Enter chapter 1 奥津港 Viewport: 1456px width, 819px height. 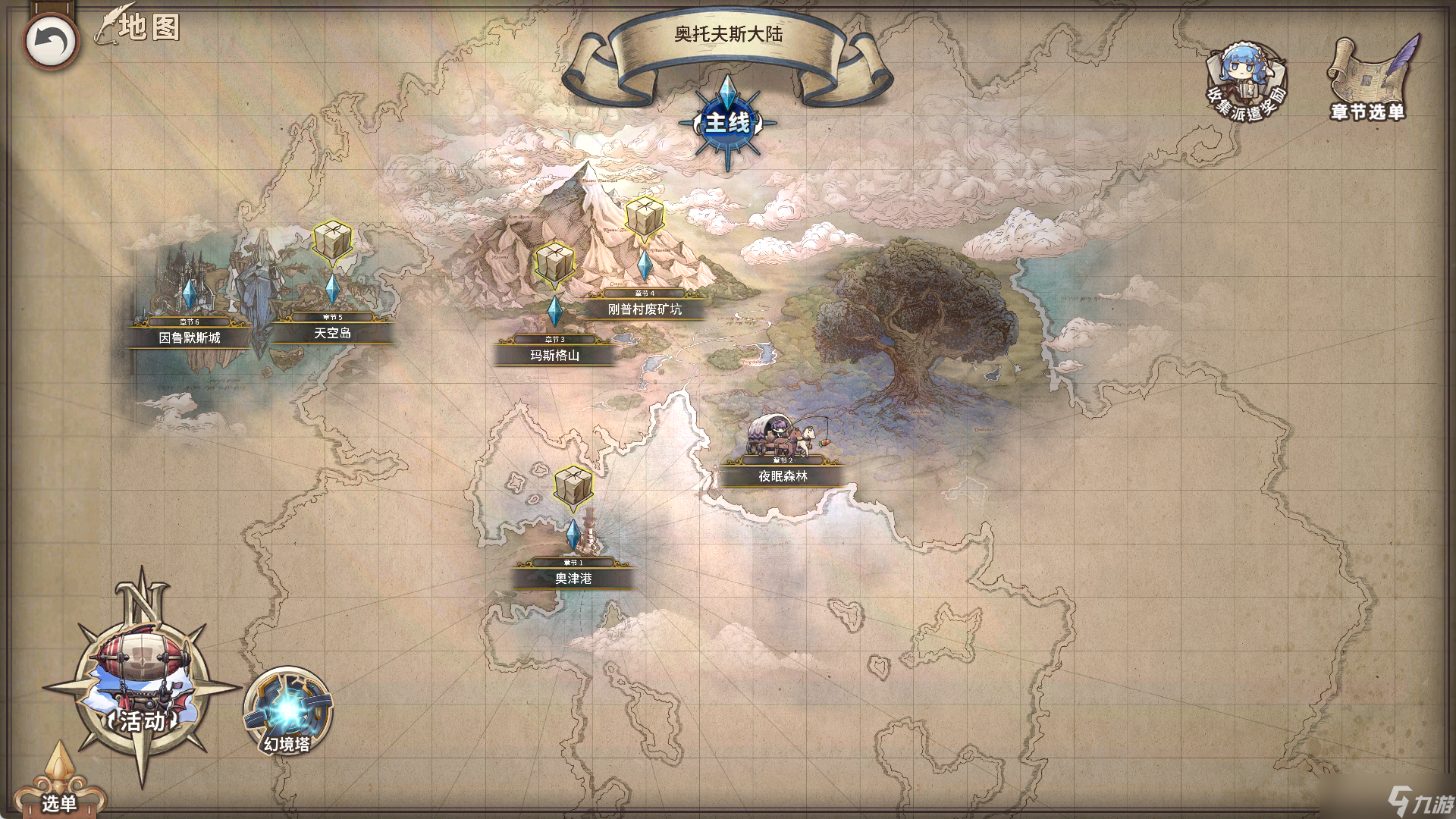coord(573,578)
